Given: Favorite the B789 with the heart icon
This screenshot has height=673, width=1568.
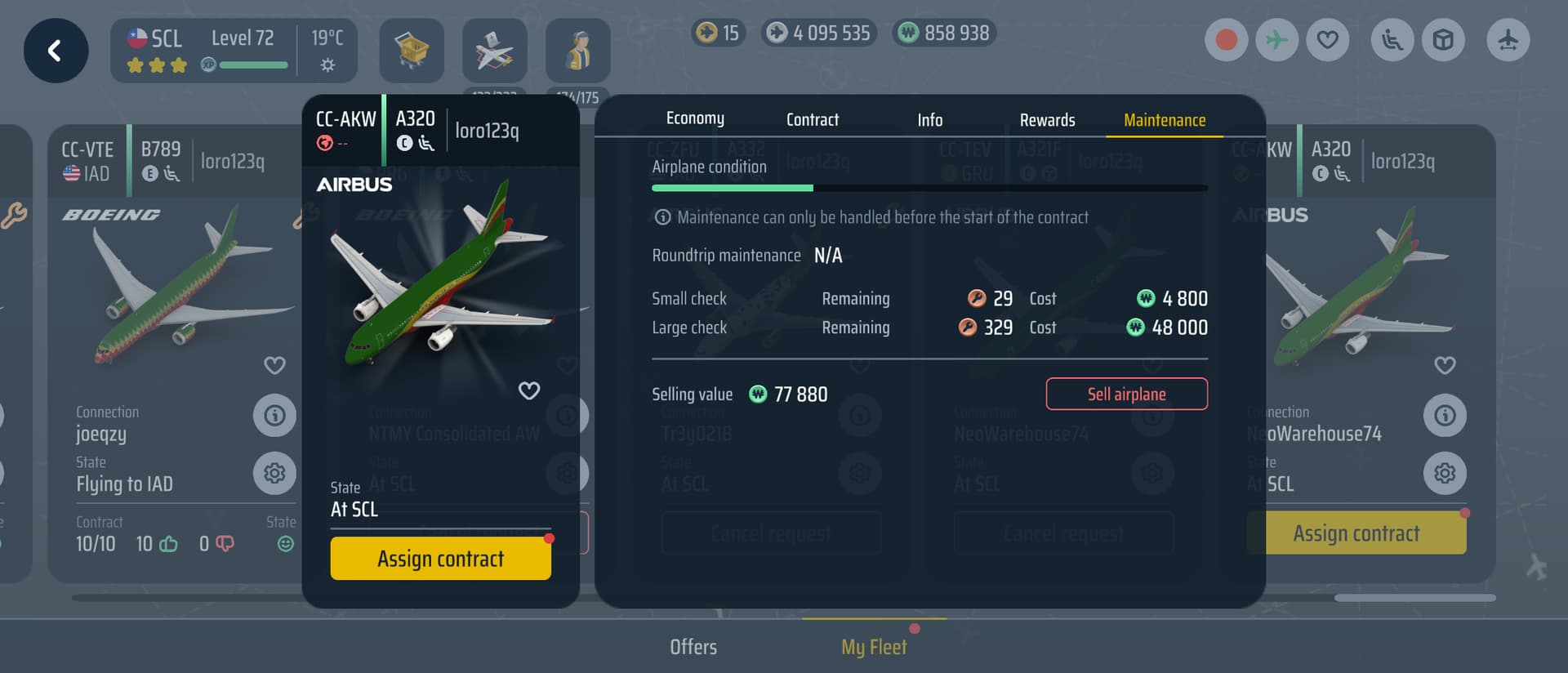Looking at the screenshot, I should pyautogui.click(x=274, y=365).
